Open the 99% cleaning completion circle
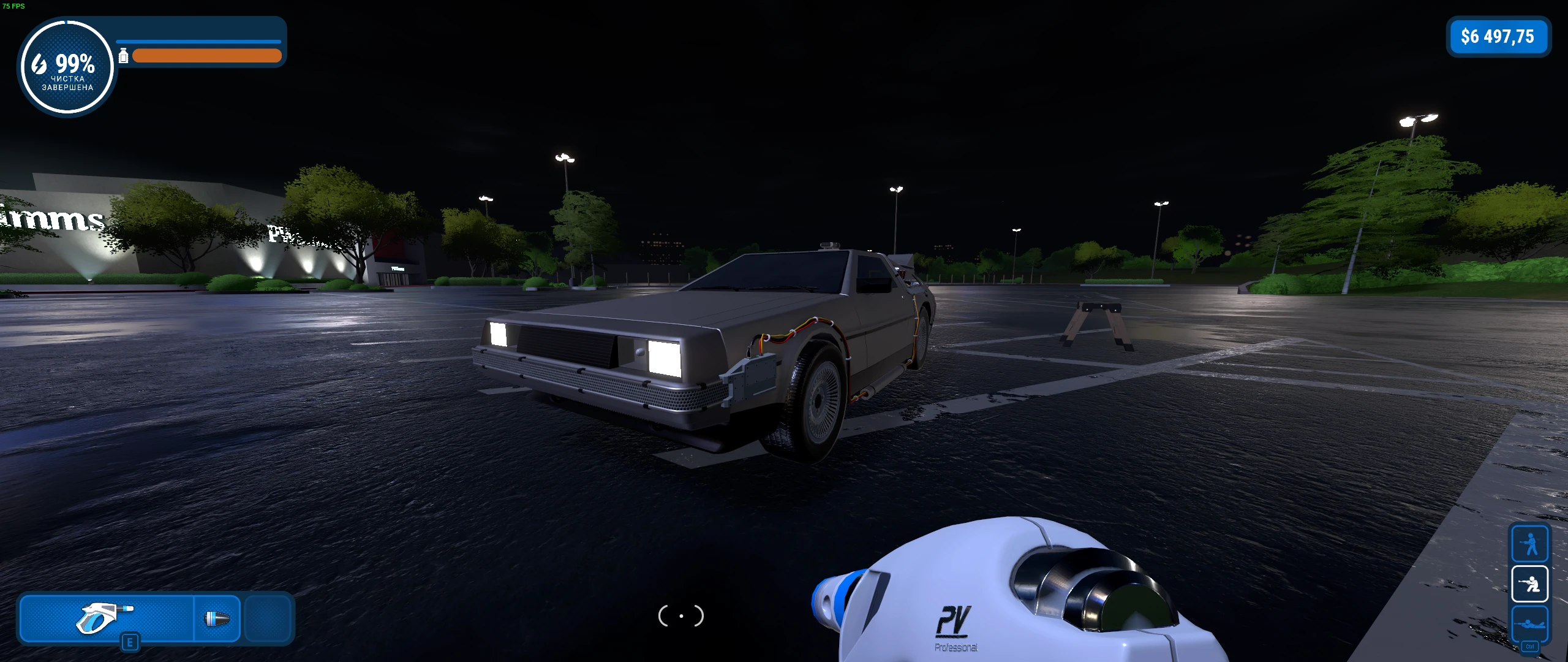The height and width of the screenshot is (662, 1568). tap(67, 66)
